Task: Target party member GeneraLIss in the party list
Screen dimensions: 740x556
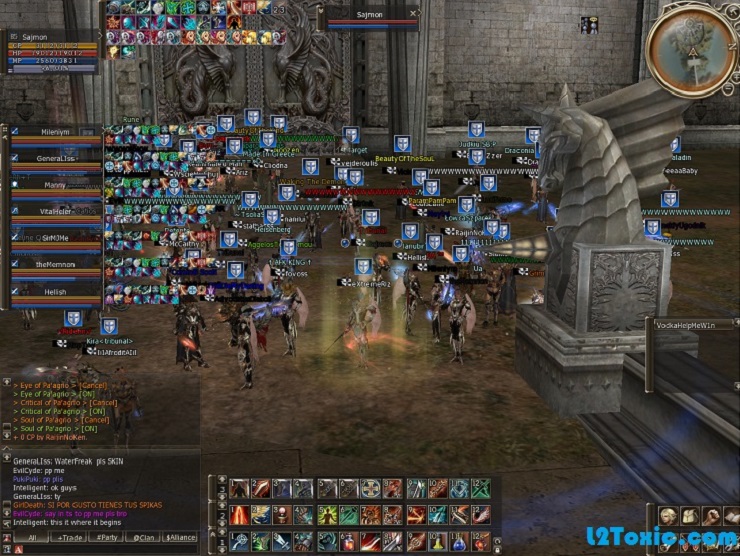Action: pos(56,158)
